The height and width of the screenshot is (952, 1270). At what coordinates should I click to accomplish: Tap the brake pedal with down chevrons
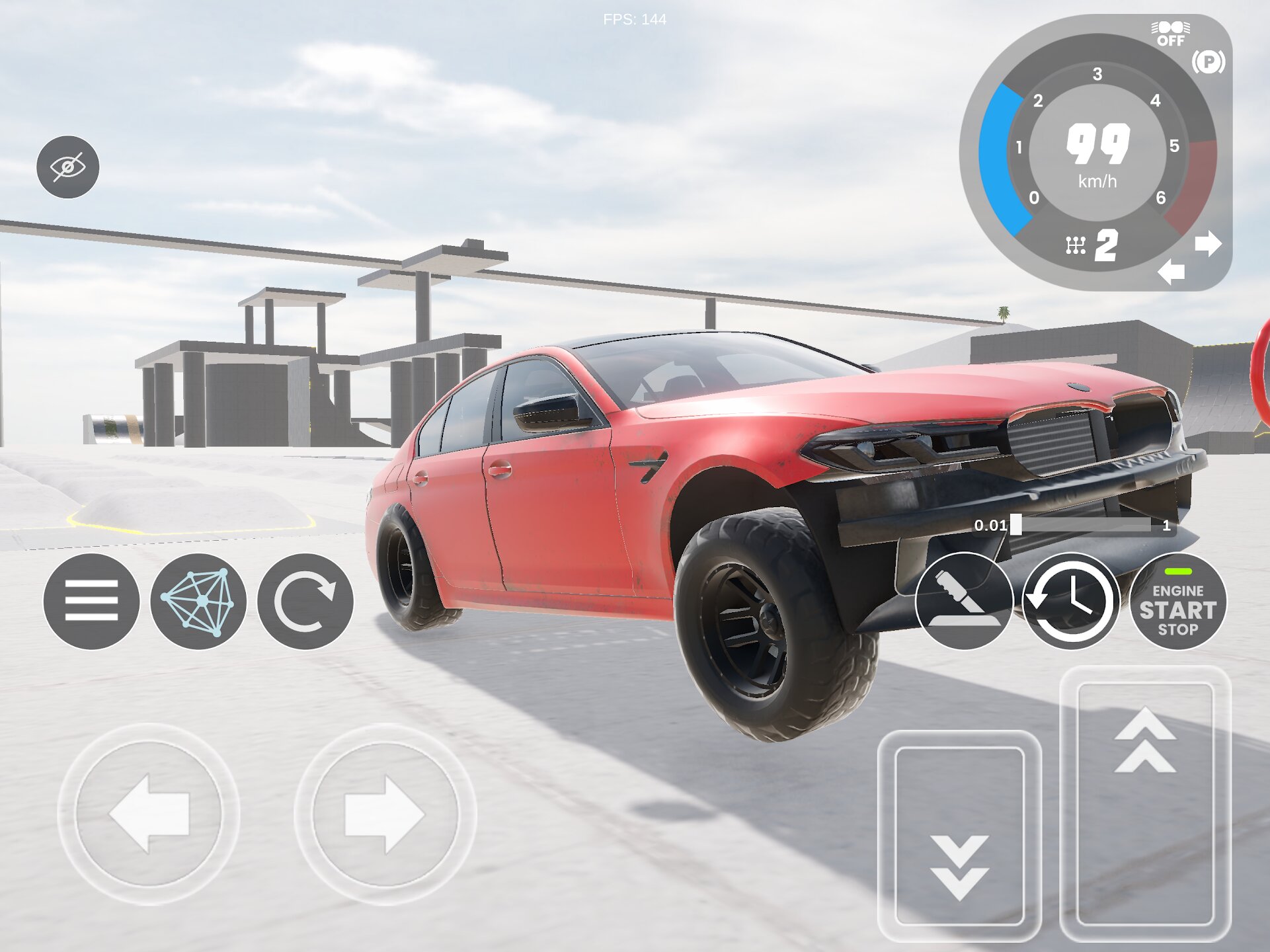(x=959, y=836)
